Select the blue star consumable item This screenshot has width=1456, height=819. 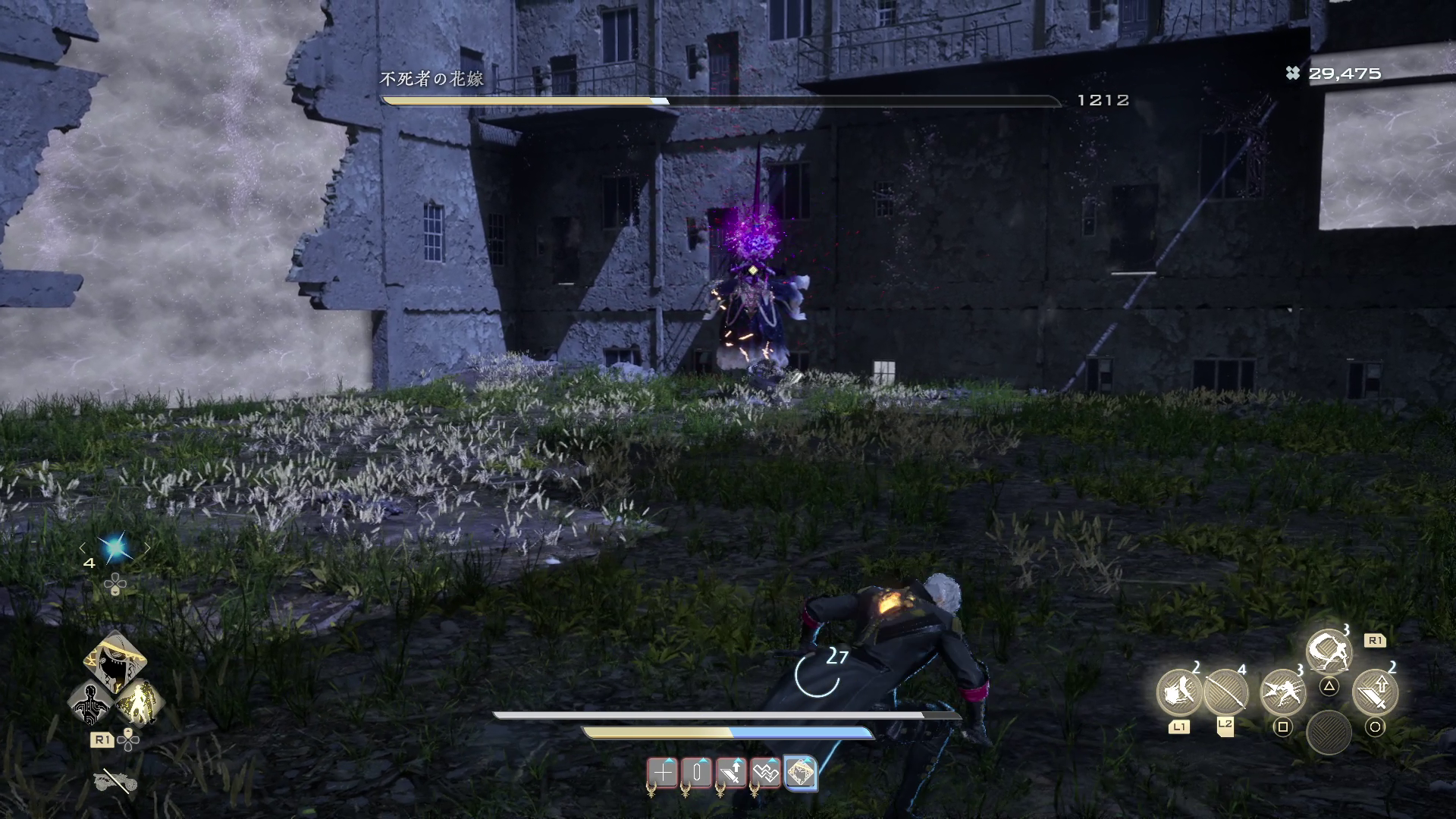115,548
